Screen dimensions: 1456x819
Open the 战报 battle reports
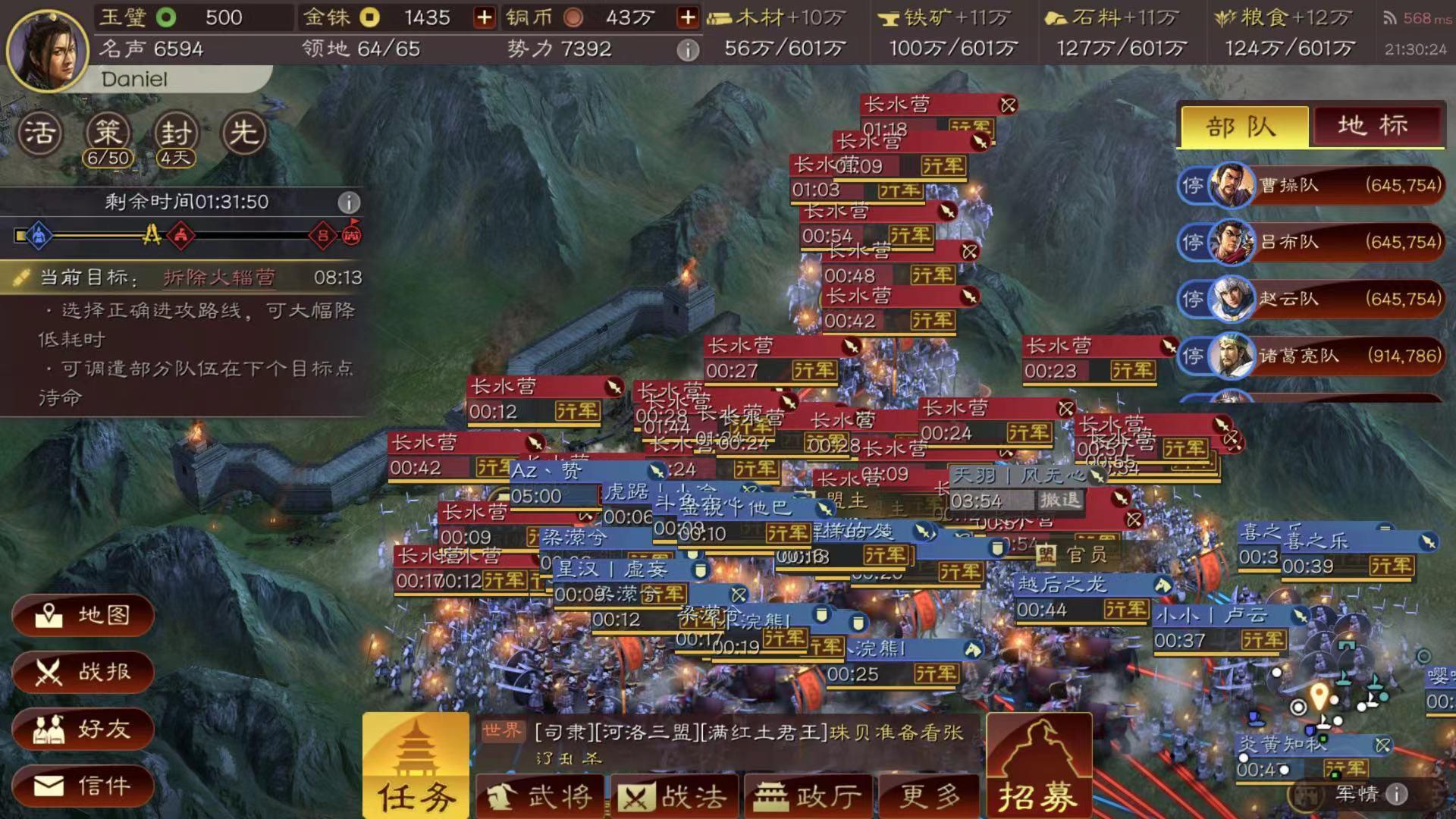tap(83, 672)
